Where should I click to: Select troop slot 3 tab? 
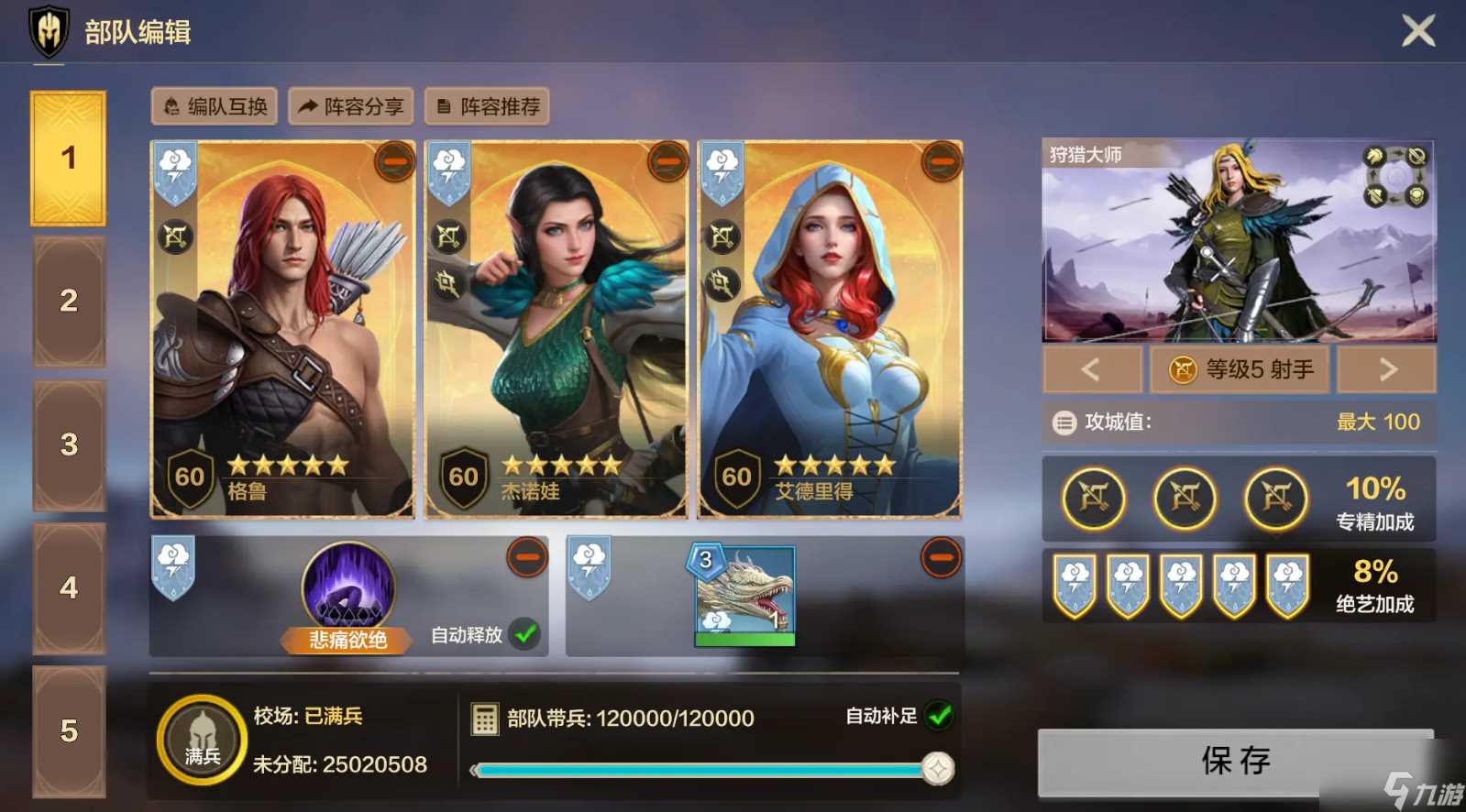point(69,444)
